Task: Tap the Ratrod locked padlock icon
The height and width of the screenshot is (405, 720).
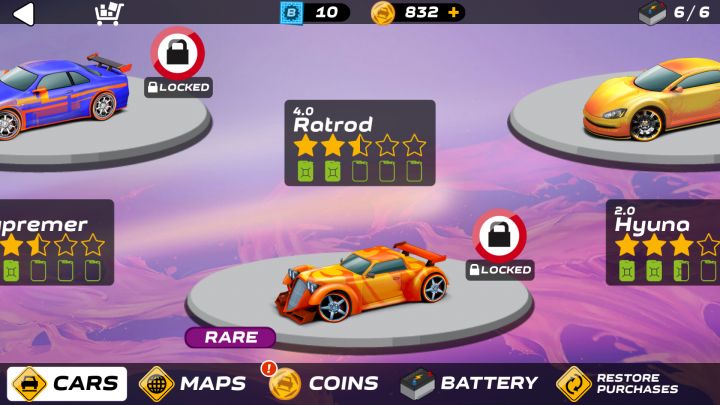Action: pos(499,236)
